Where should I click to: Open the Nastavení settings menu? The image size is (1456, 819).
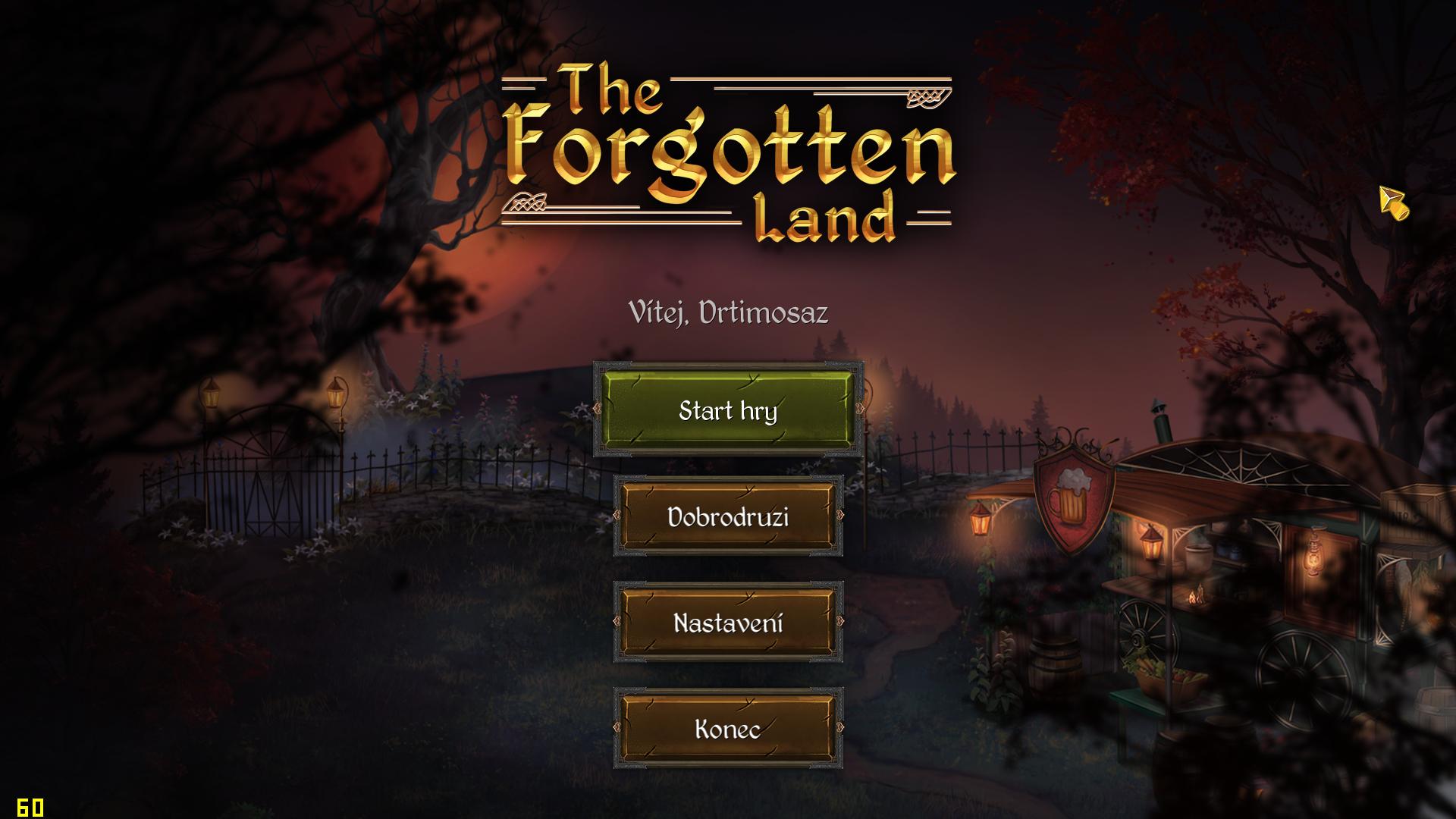(x=728, y=623)
